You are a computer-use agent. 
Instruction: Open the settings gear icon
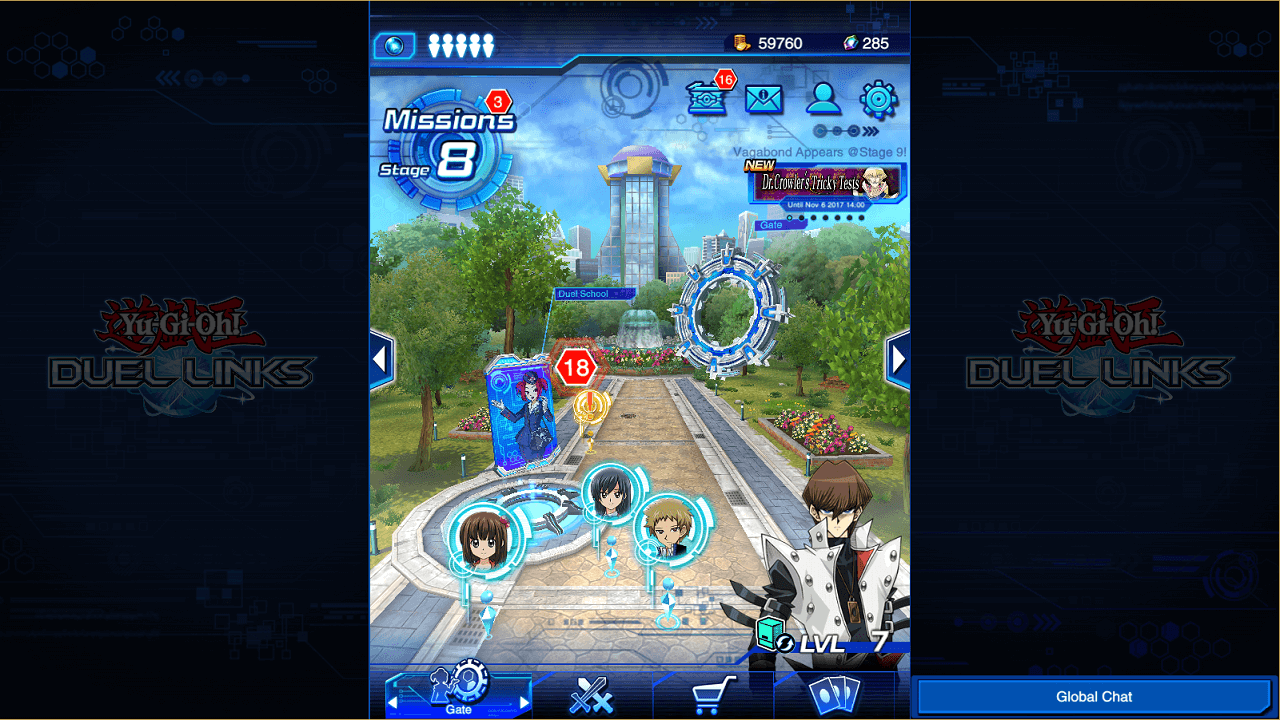[879, 98]
